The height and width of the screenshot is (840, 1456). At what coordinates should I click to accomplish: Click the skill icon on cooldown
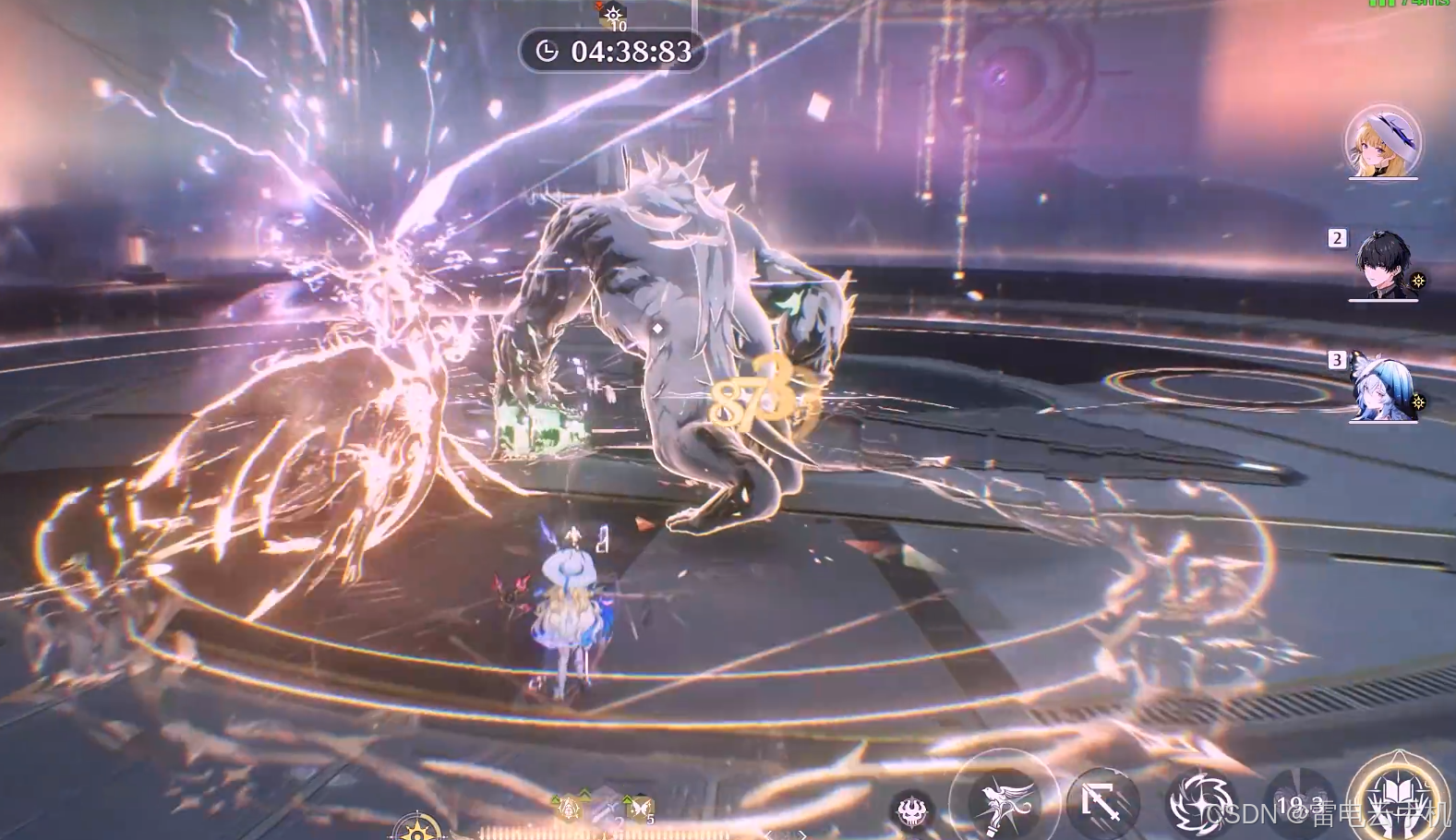tap(1299, 805)
